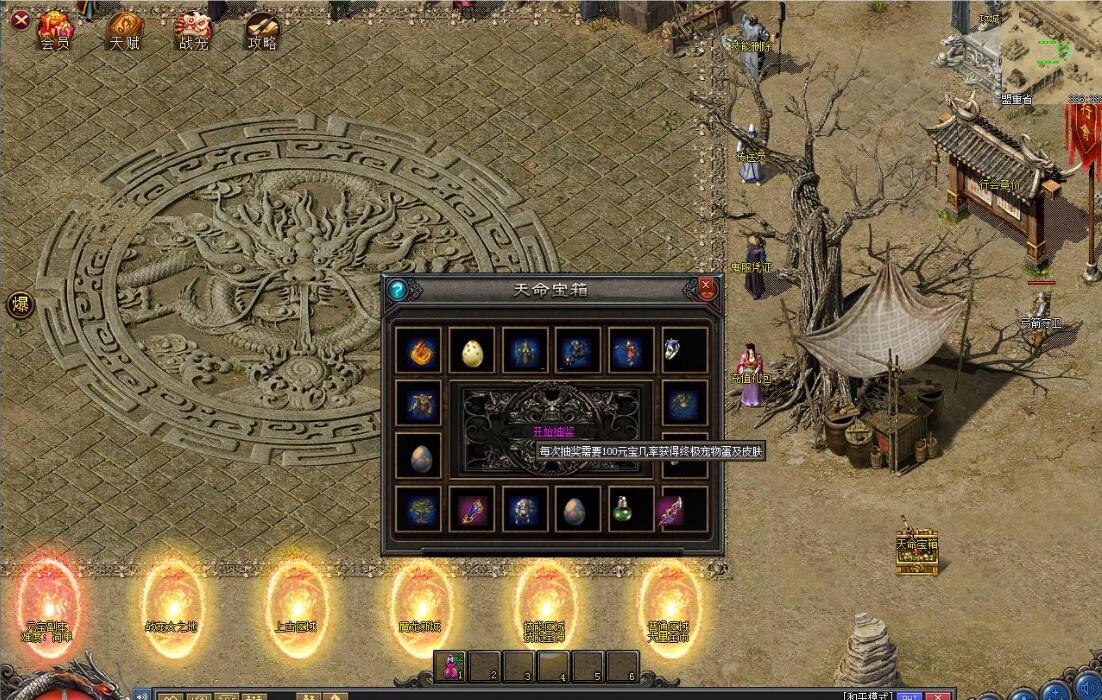
Task: Open the 天赋 talent menu
Action: (125, 31)
